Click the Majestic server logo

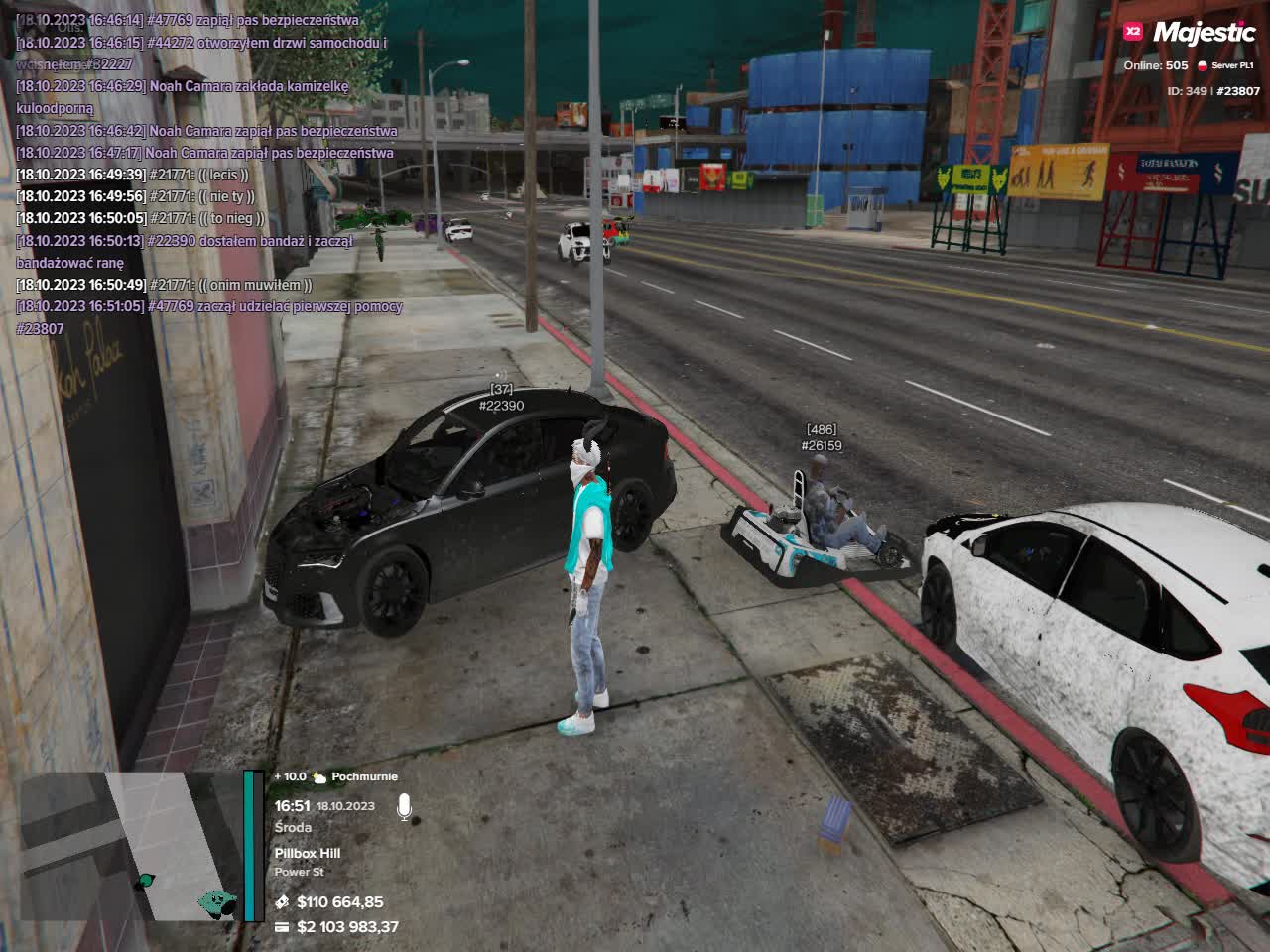pyautogui.click(x=1191, y=32)
